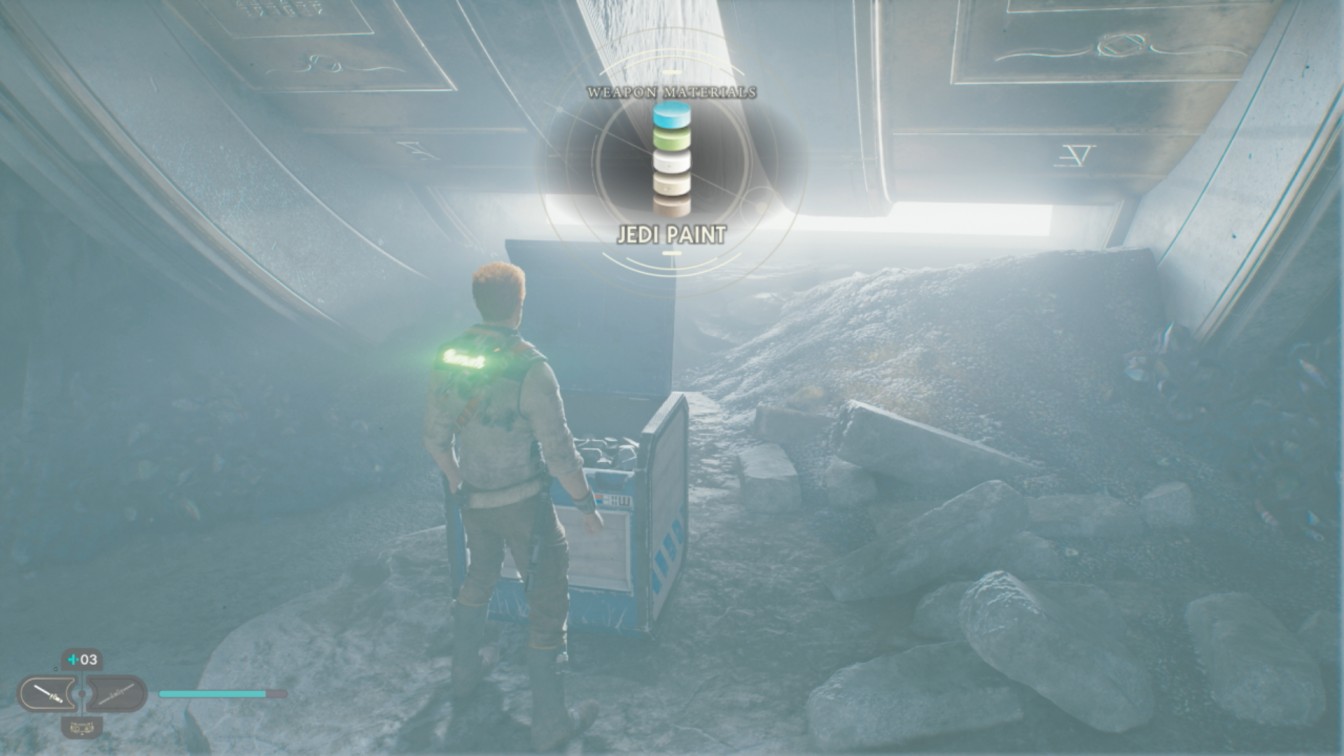The image size is (1344, 756).
Task: Select the single-blade lightsaber stance icon
Action: [50, 692]
